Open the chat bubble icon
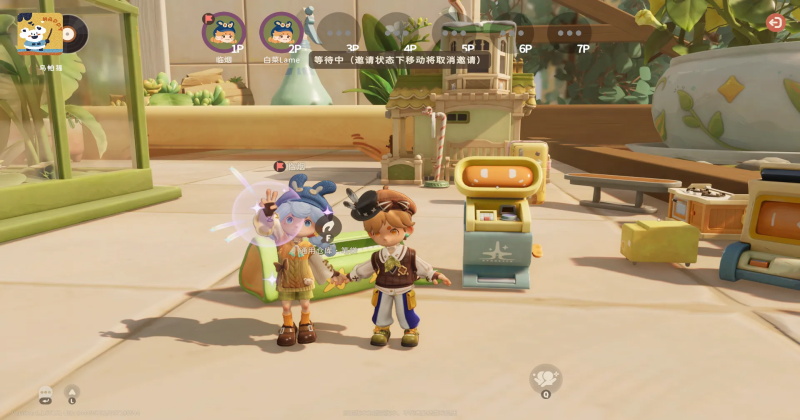The height and width of the screenshot is (420, 800). [x=46, y=393]
